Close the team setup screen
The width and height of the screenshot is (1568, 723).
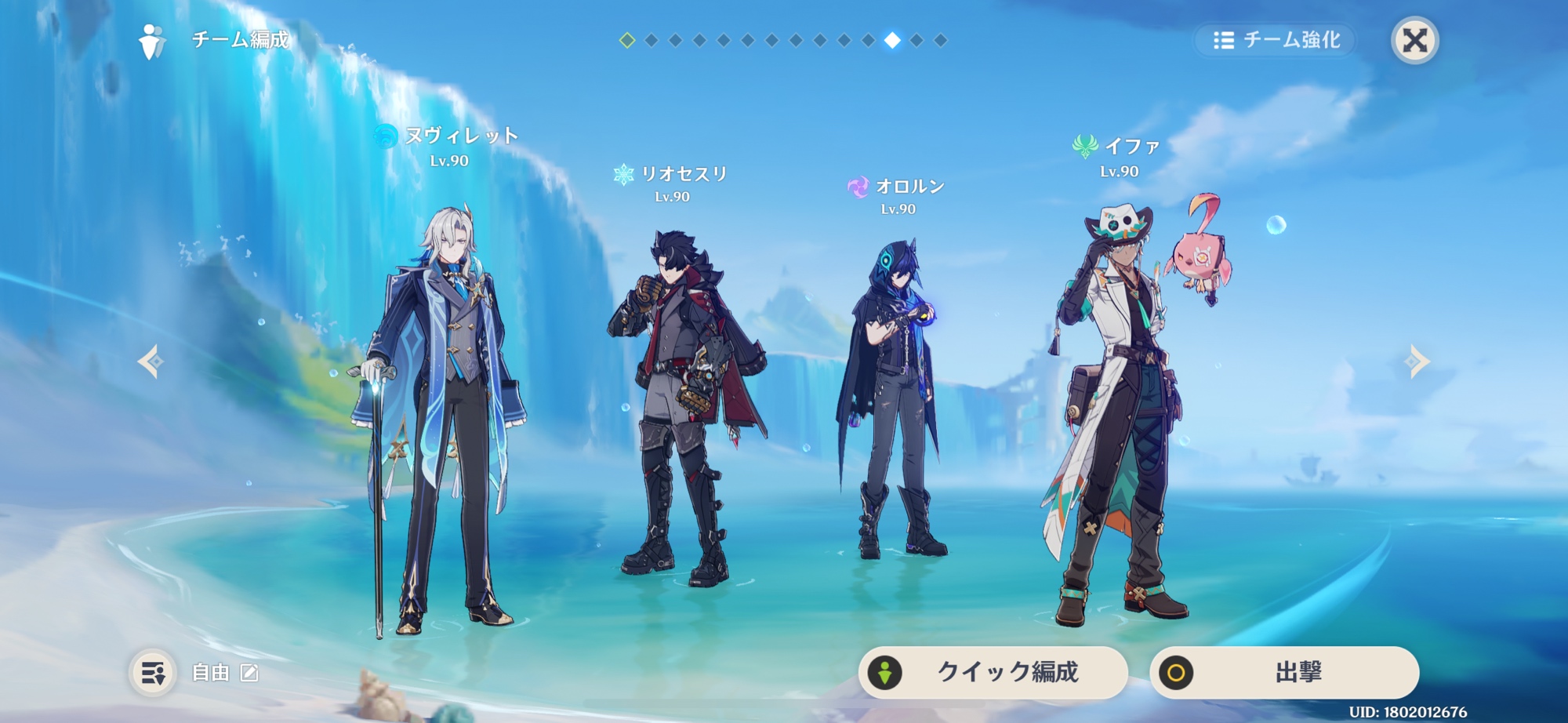coord(1414,40)
